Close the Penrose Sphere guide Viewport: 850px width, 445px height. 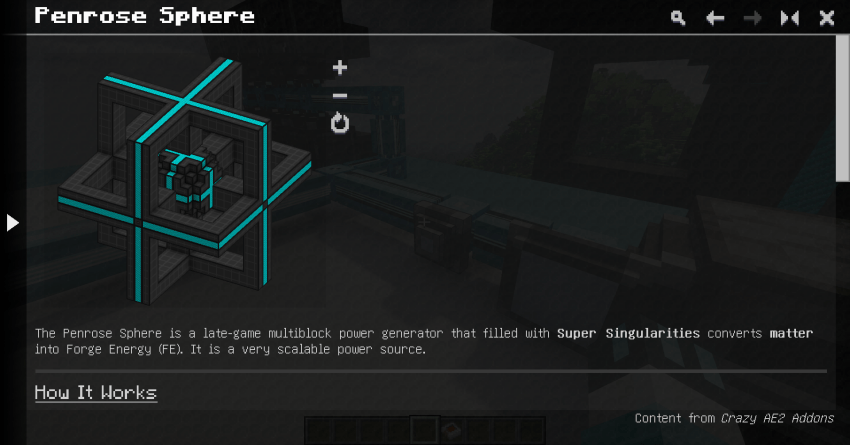coord(827,18)
